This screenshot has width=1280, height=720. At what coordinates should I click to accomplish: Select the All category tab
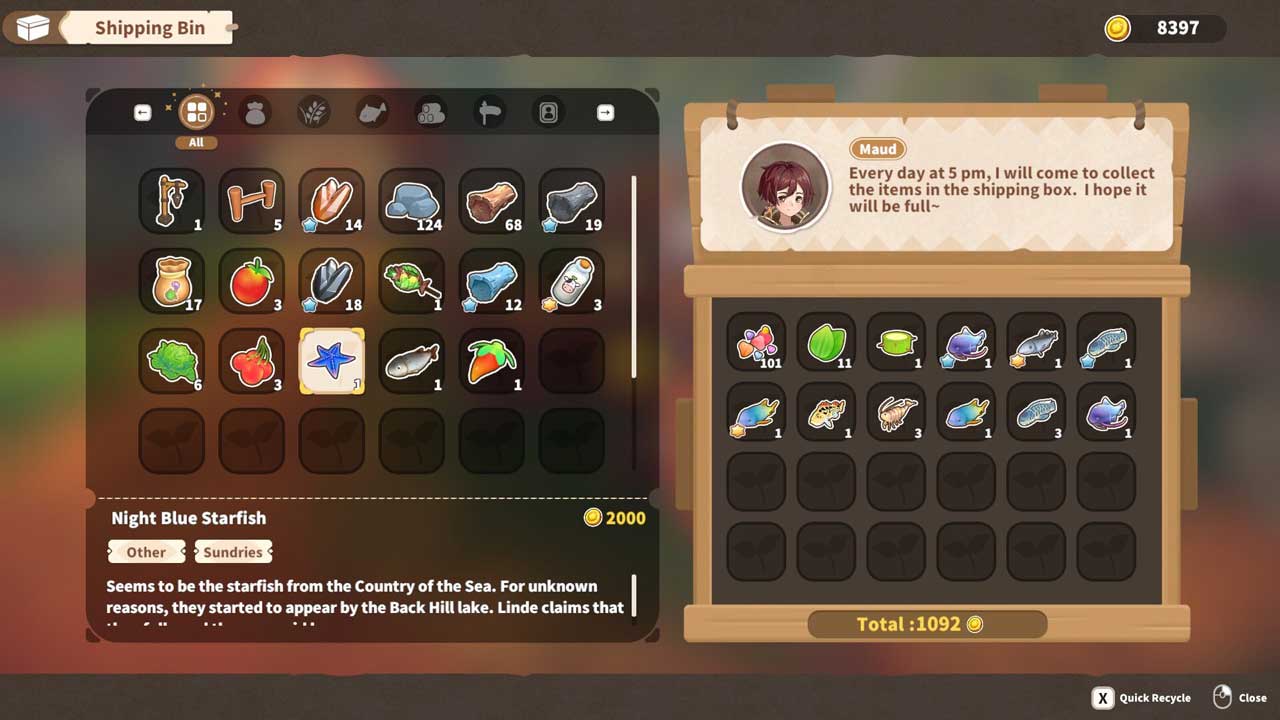click(196, 112)
